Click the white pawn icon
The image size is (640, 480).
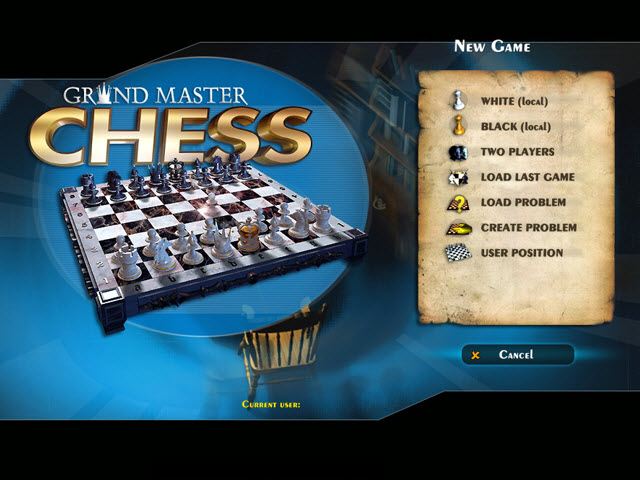point(458,100)
